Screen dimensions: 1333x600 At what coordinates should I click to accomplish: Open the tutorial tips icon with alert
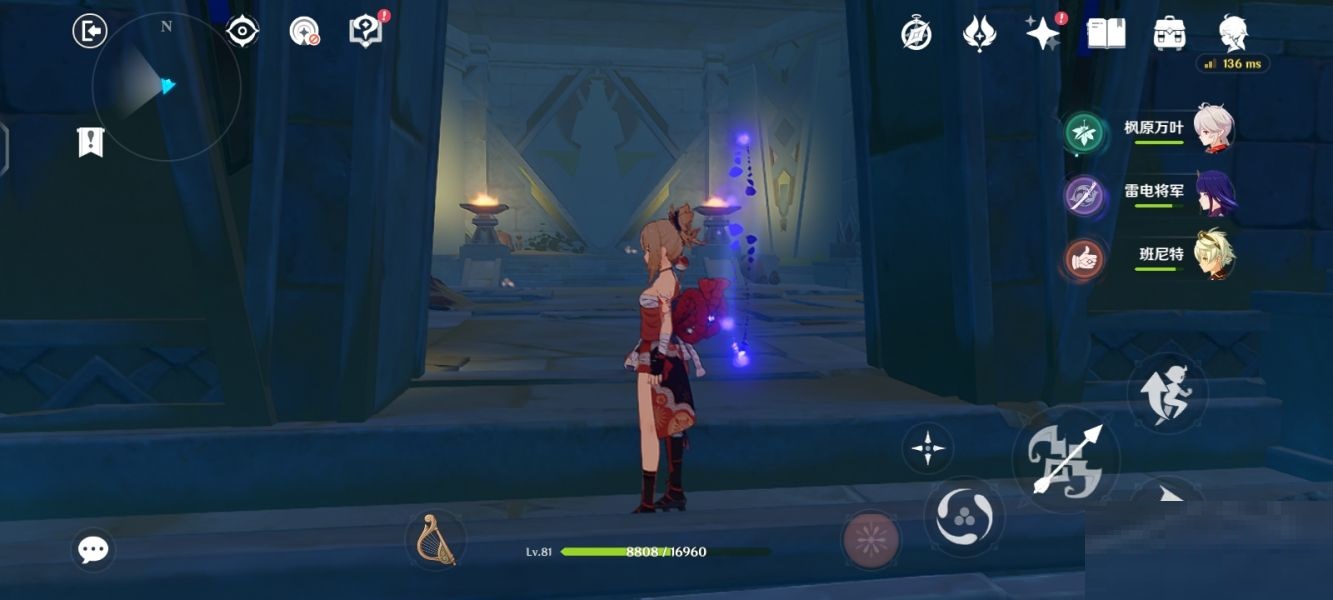tap(366, 31)
